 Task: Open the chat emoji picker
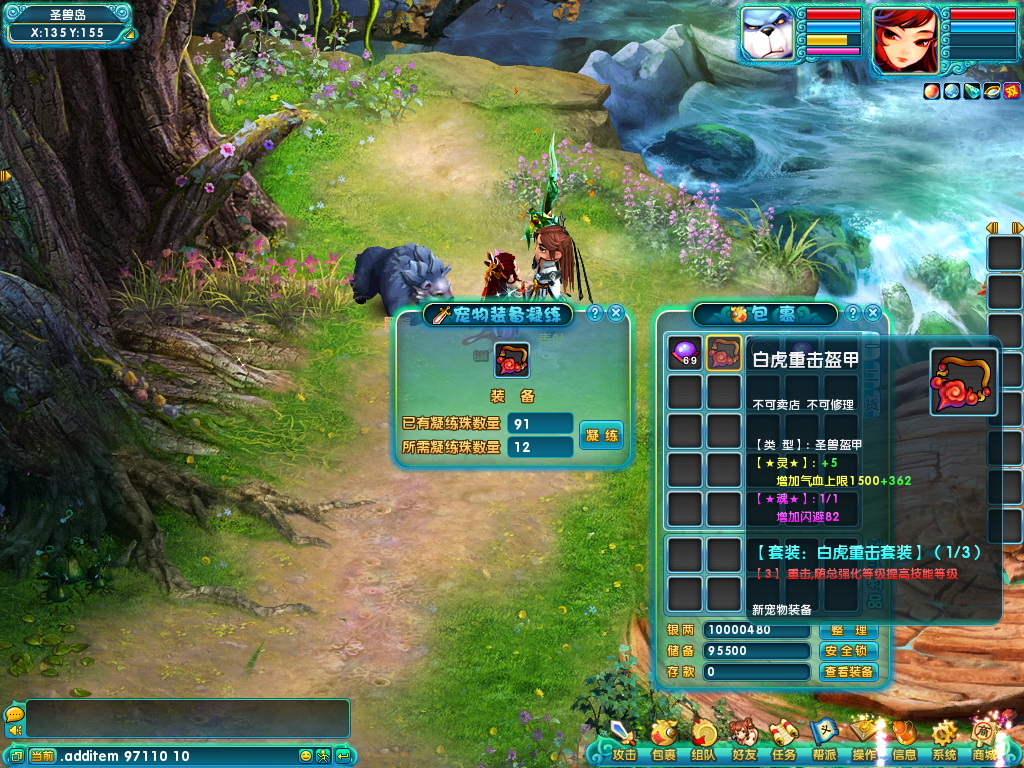point(306,756)
